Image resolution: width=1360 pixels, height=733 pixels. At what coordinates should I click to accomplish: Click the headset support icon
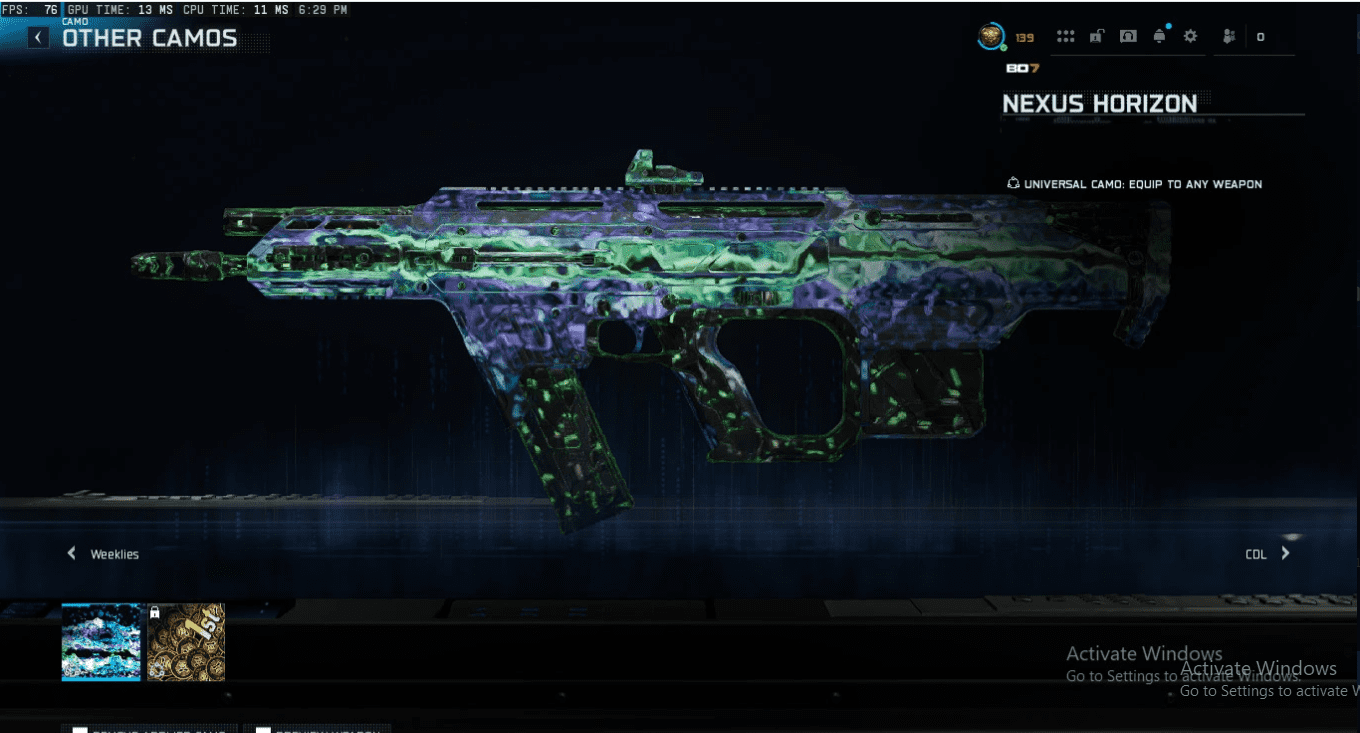click(x=1128, y=36)
